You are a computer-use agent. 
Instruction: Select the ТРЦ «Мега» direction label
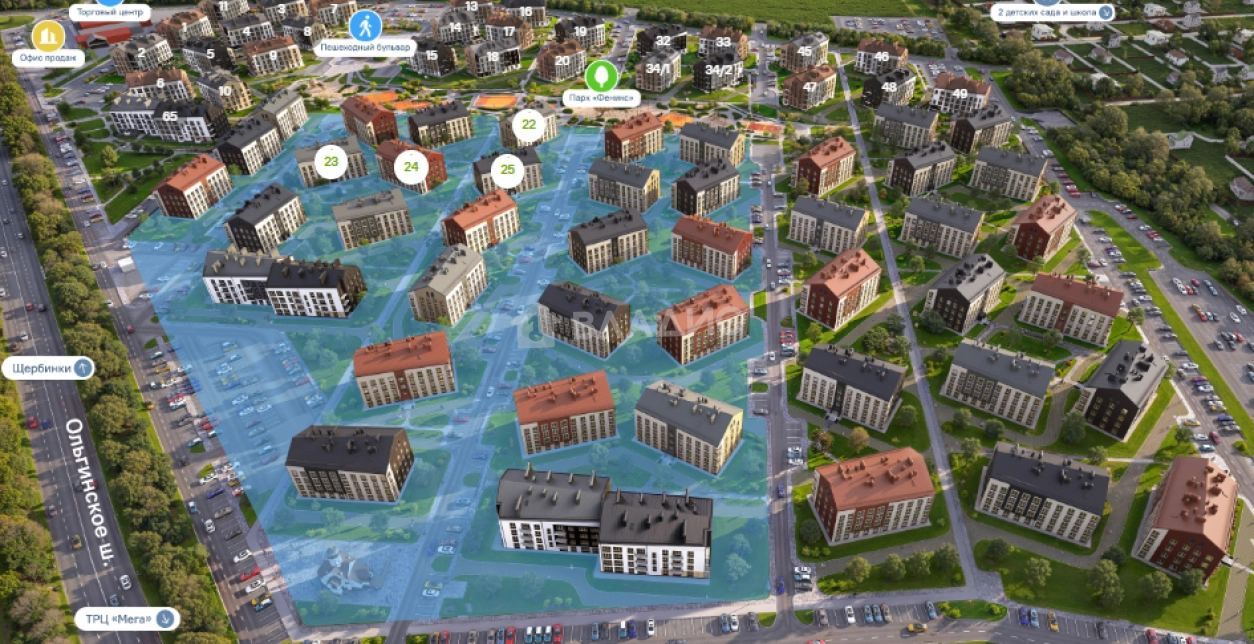127,619
